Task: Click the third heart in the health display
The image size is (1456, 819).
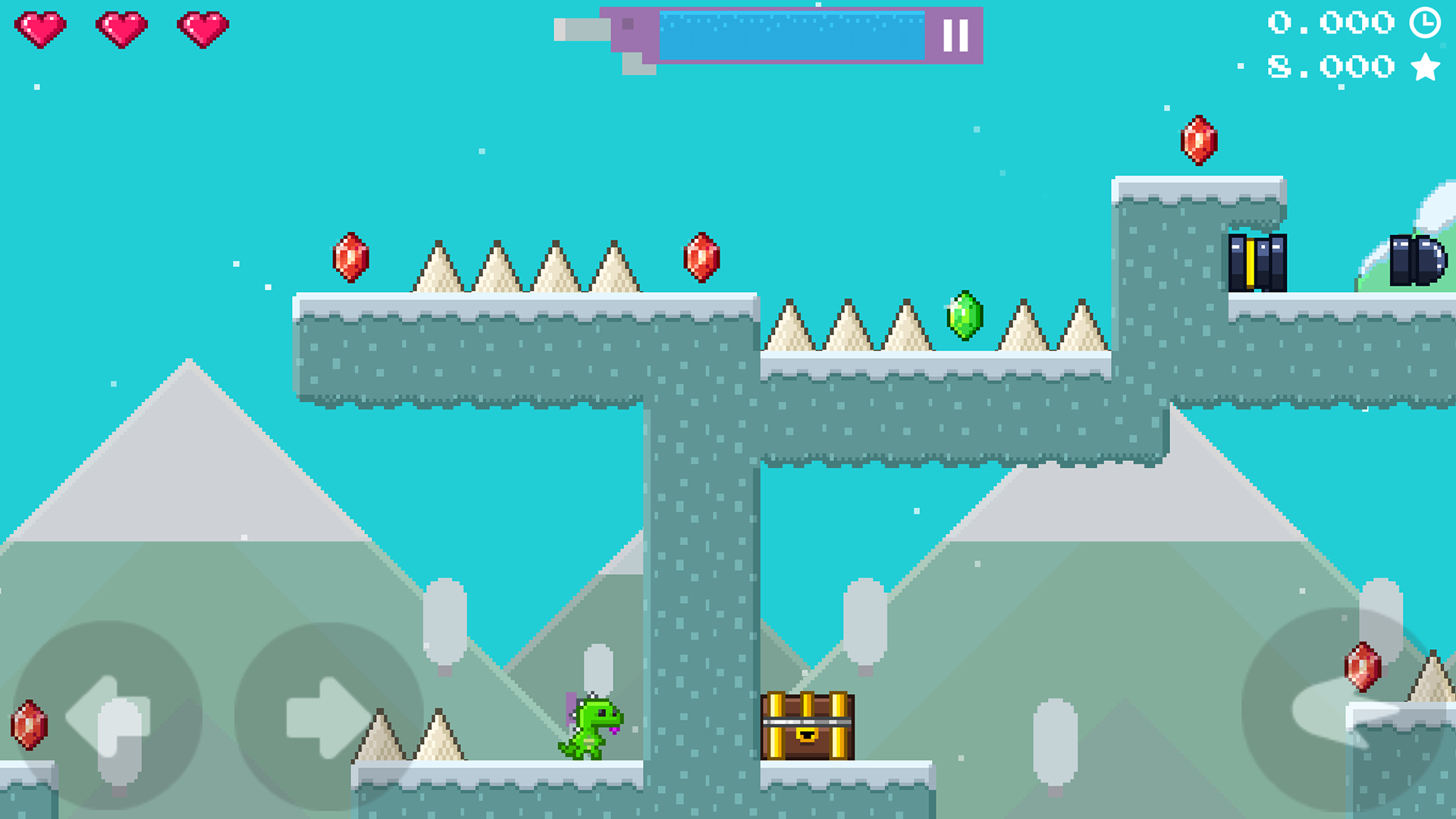Action: click(x=201, y=27)
